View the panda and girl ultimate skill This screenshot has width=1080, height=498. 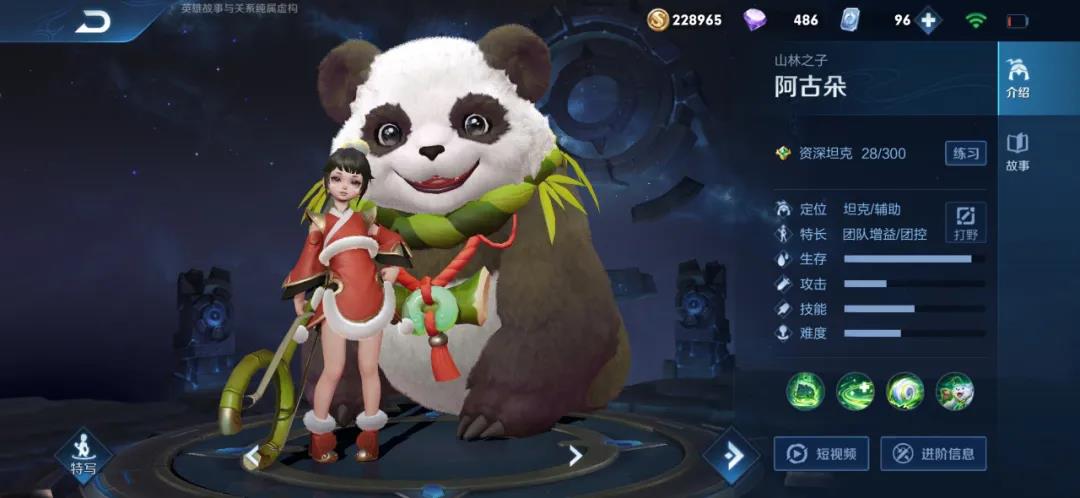[x=955, y=391]
